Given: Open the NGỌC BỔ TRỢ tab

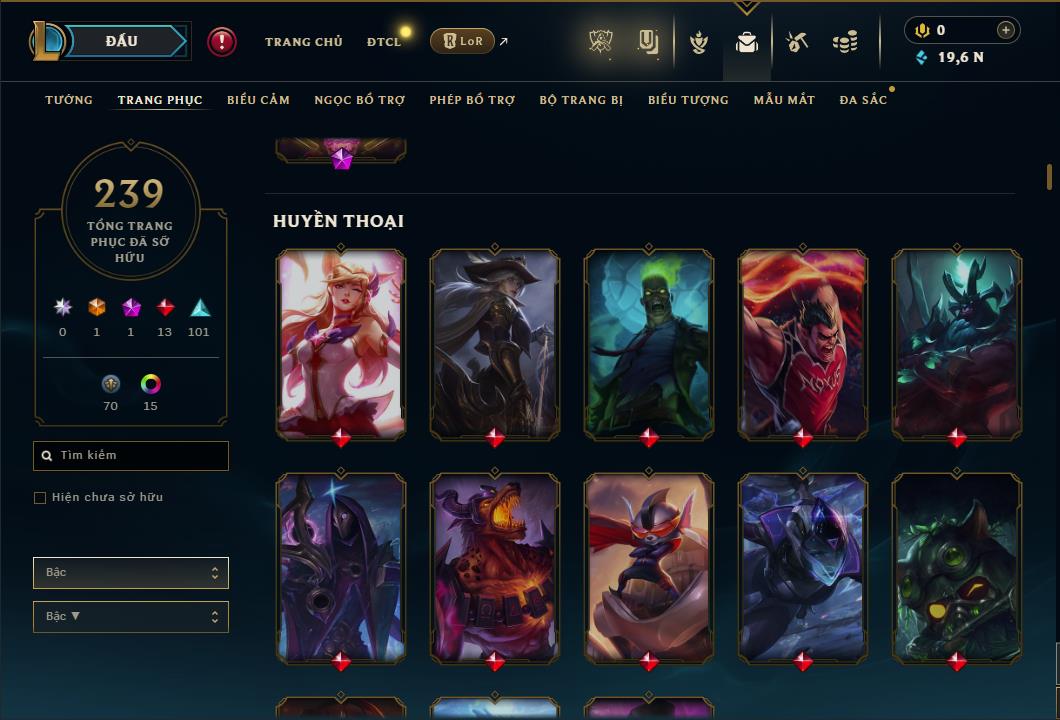Looking at the screenshot, I should pyautogui.click(x=360, y=100).
